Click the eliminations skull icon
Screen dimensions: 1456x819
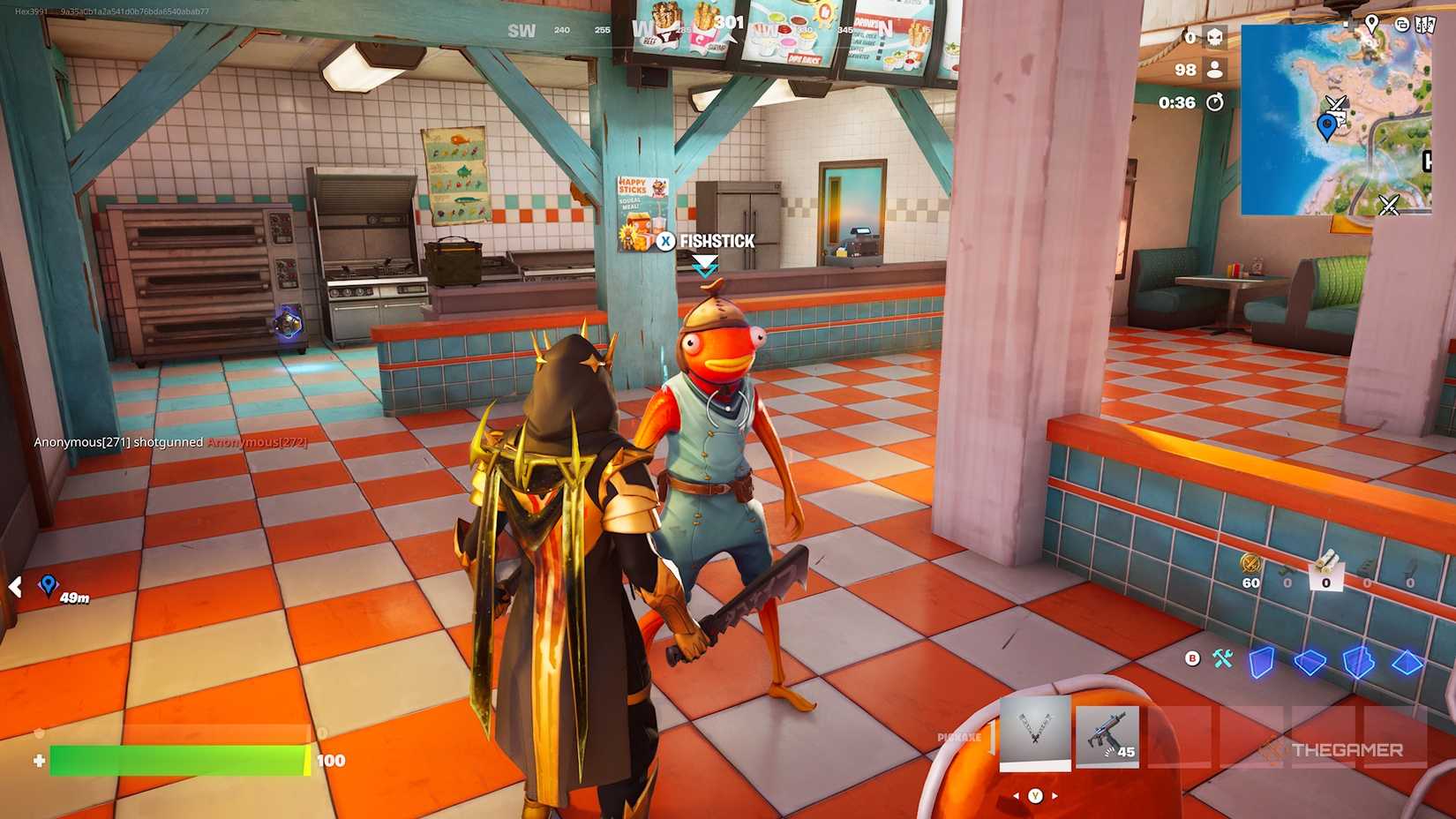point(1215,38)
